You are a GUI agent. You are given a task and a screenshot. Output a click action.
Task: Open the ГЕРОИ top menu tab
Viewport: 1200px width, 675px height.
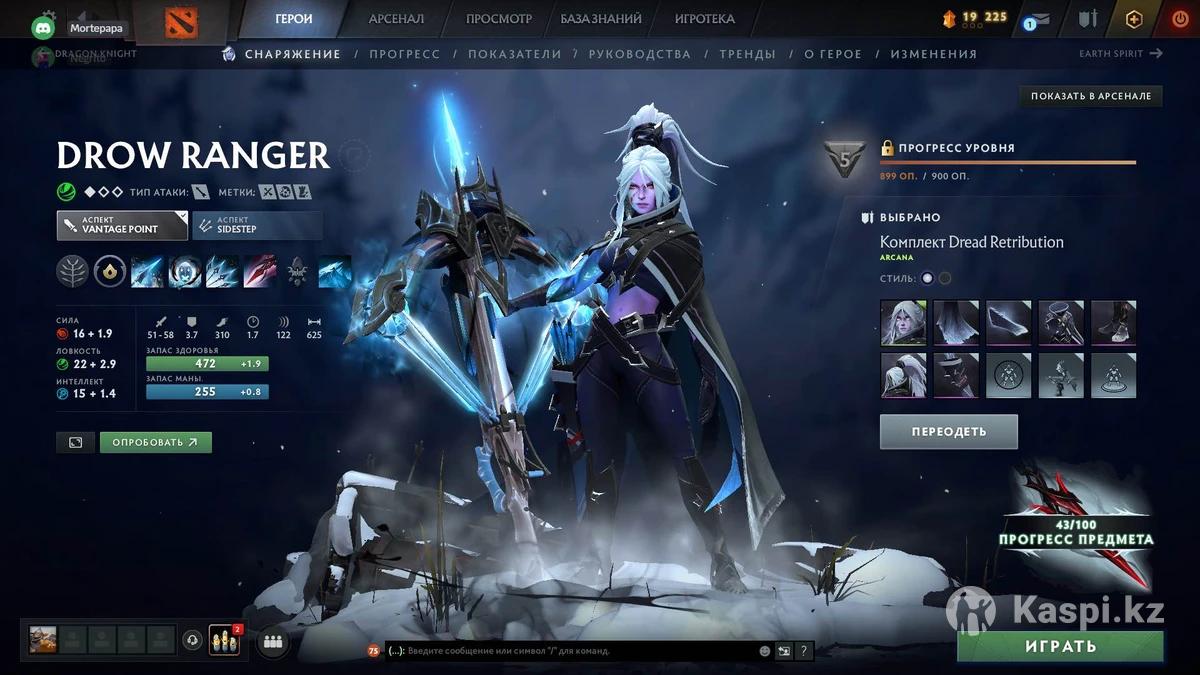[x=294, y=19]
